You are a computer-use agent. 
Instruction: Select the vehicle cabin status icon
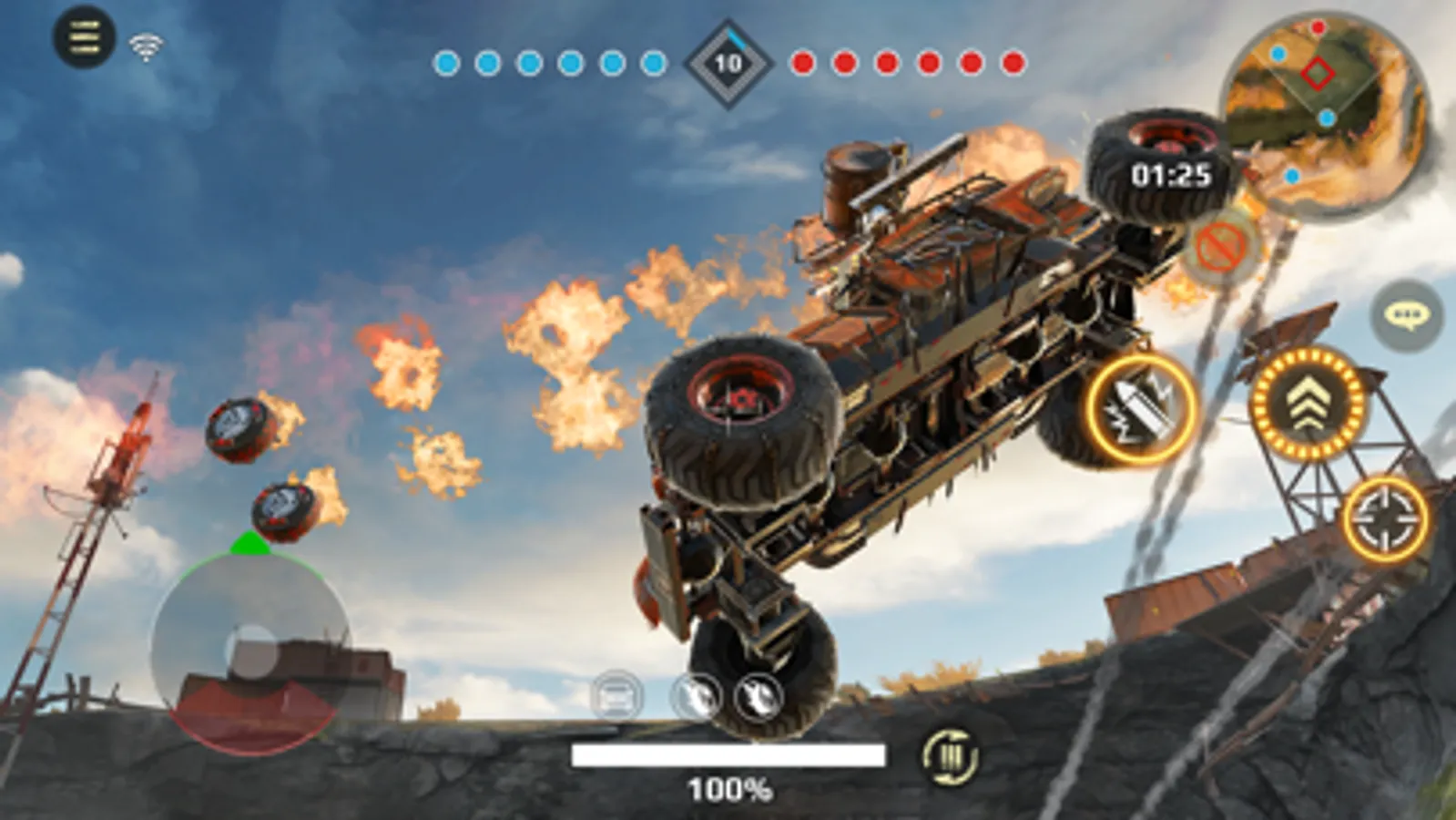(x=616, y=697)
